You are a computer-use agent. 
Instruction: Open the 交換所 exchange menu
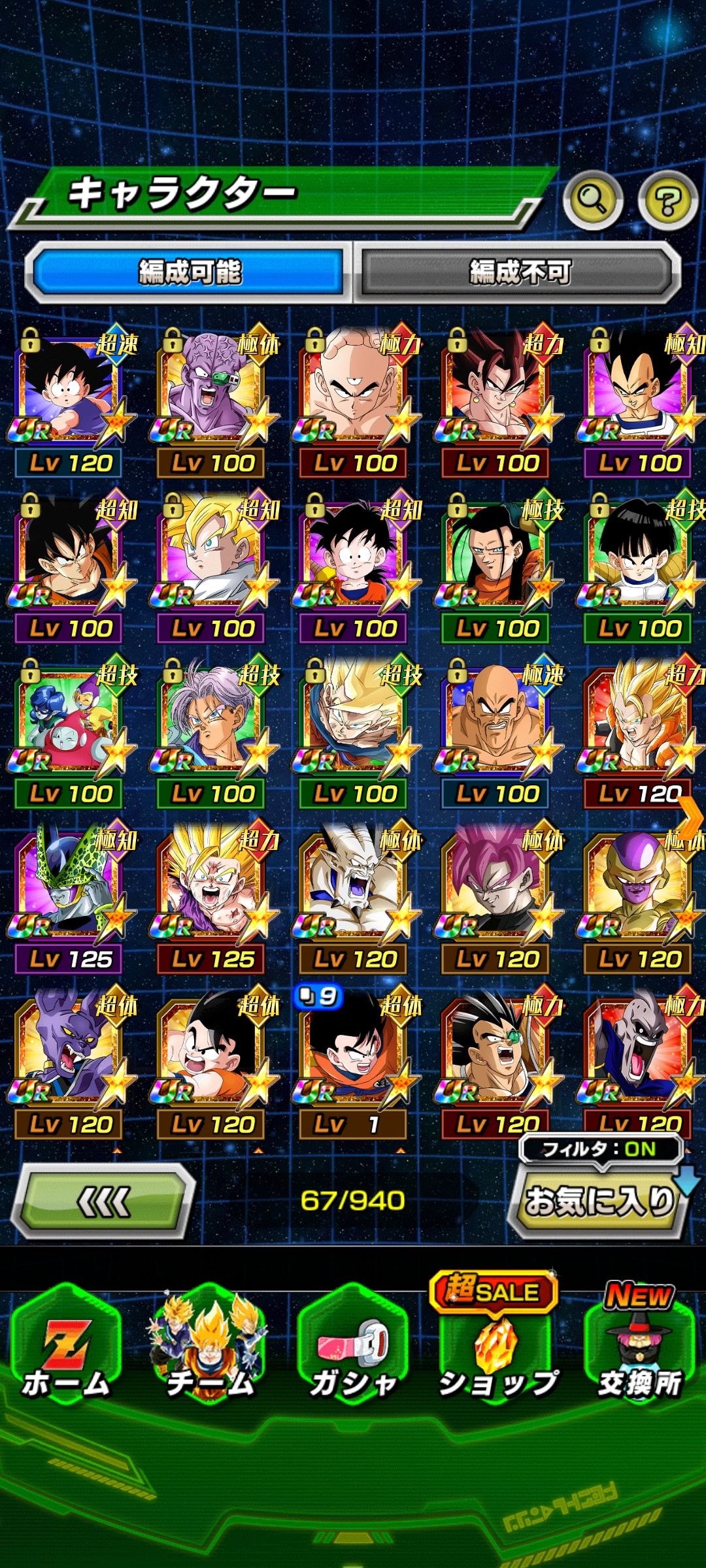(x=639, y=1356)
